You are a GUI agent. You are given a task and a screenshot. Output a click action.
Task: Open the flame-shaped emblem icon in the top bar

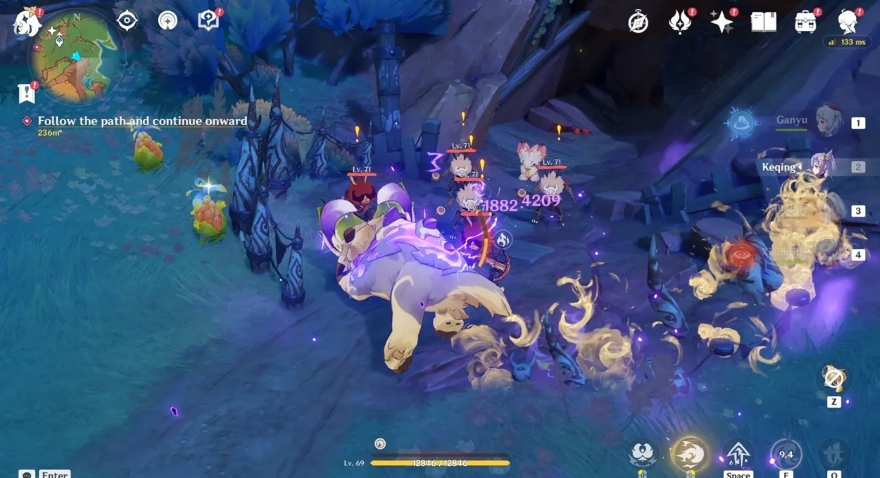click(680, 21)
